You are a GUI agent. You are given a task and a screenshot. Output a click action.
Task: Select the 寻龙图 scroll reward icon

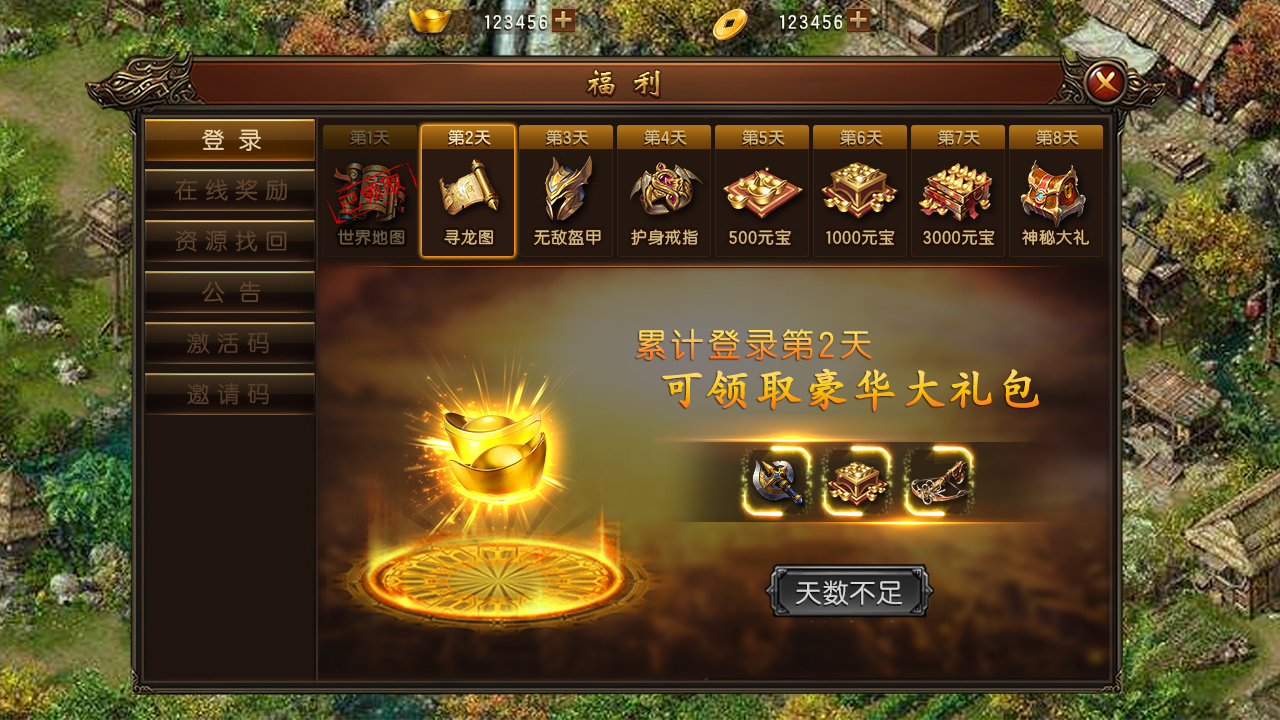470,198
